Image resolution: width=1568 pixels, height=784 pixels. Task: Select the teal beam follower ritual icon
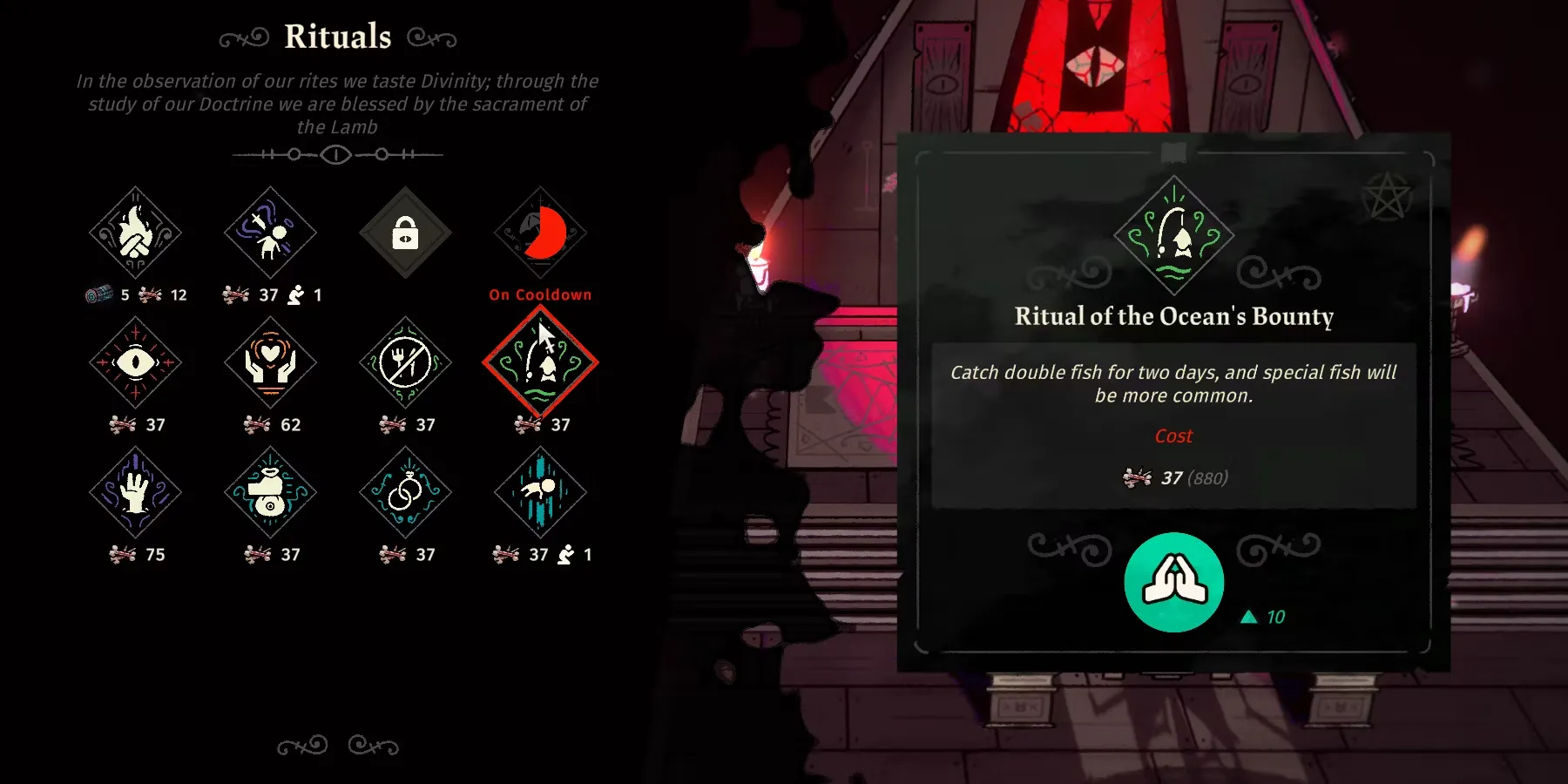tap(540, 492)
